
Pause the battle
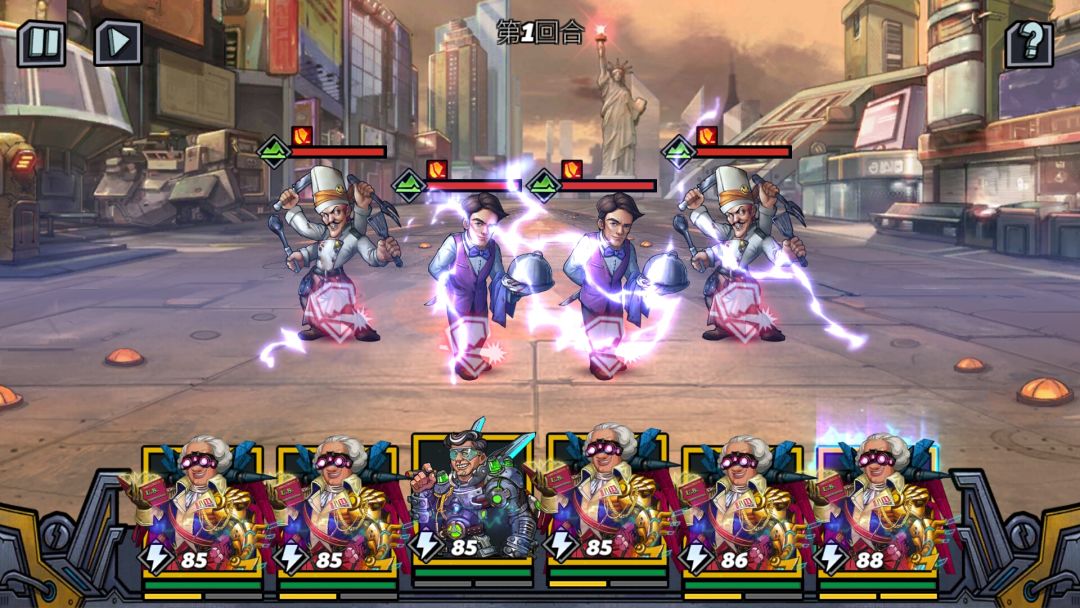41,43
